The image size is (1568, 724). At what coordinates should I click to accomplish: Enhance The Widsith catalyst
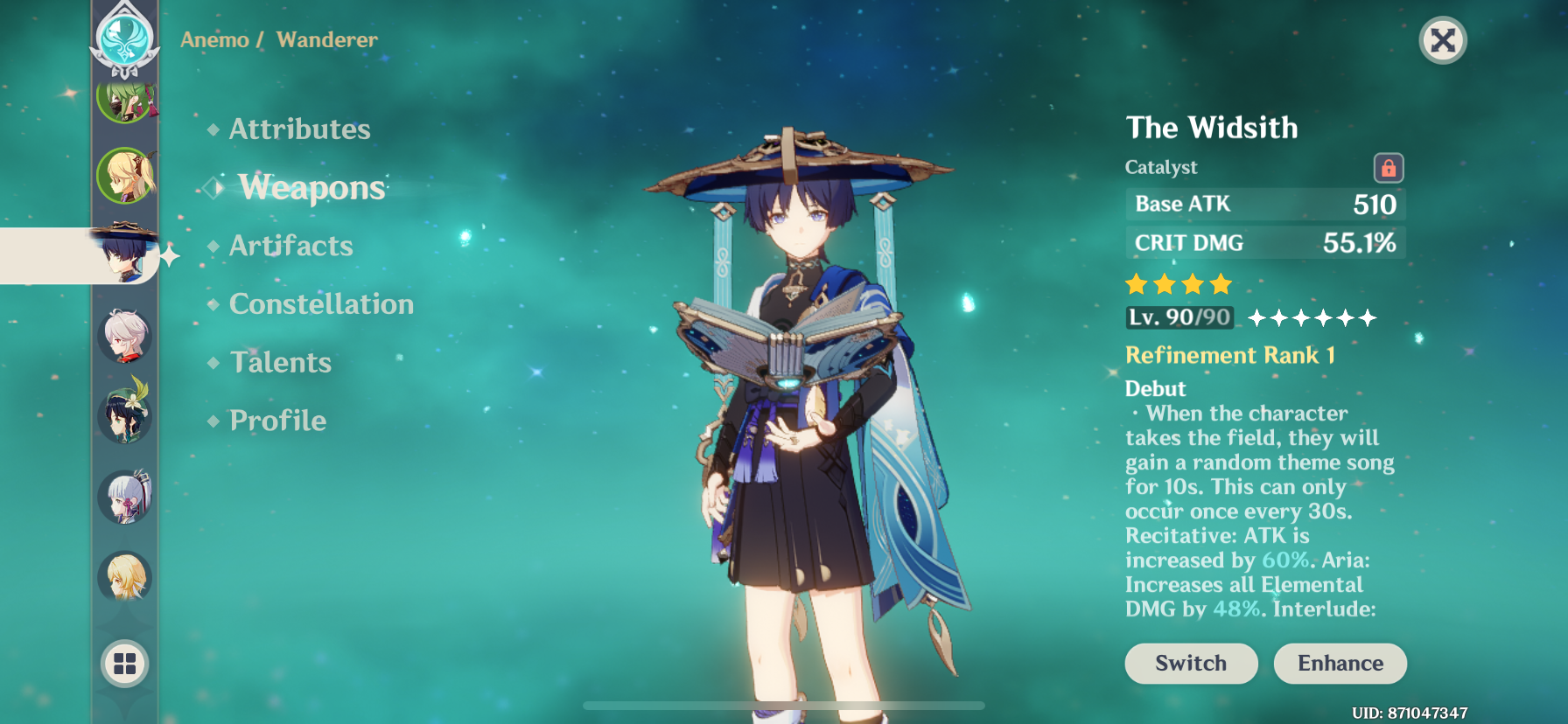coord(1340,664)
